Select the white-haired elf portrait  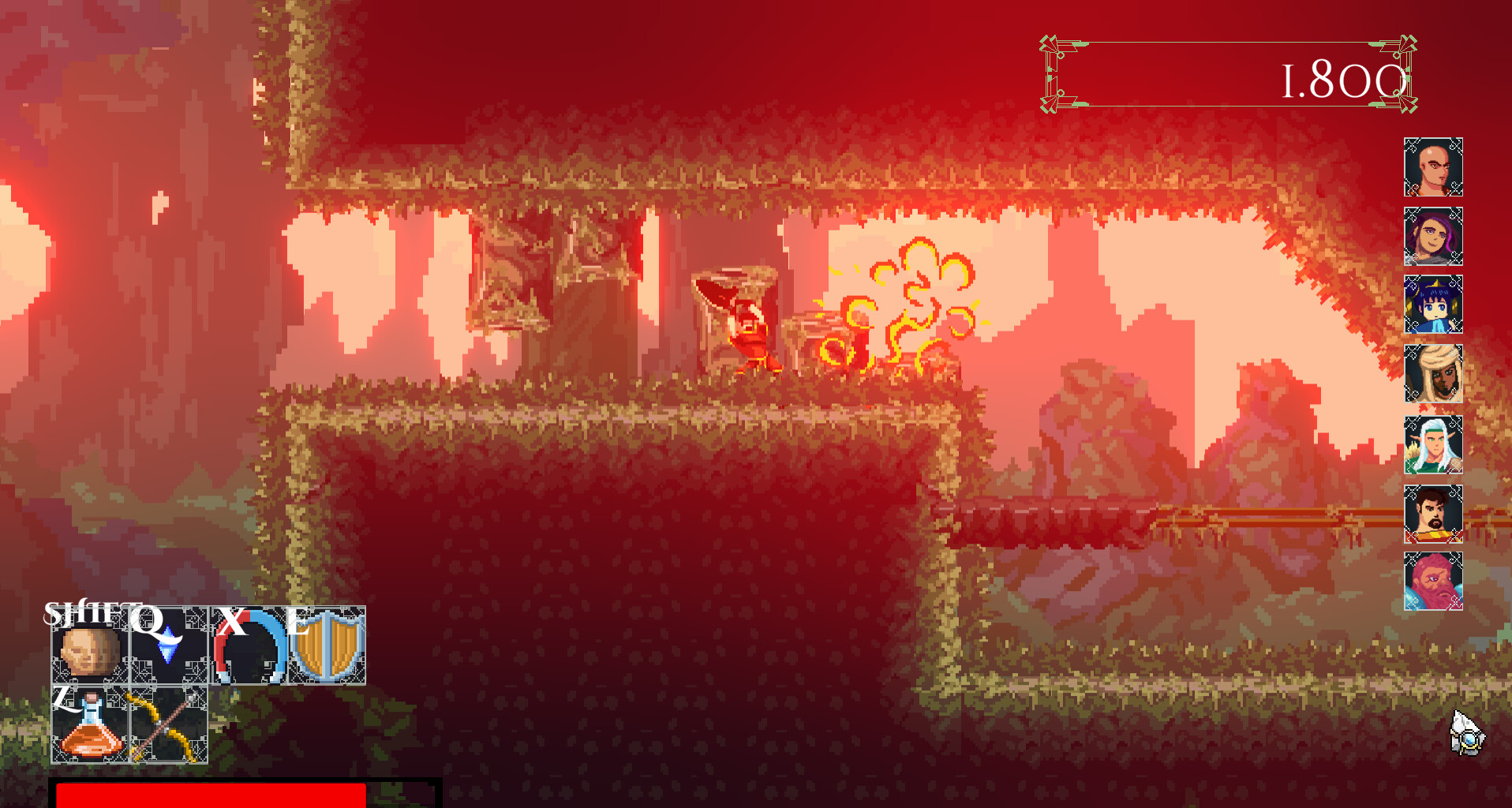[x=1433, y=446]
